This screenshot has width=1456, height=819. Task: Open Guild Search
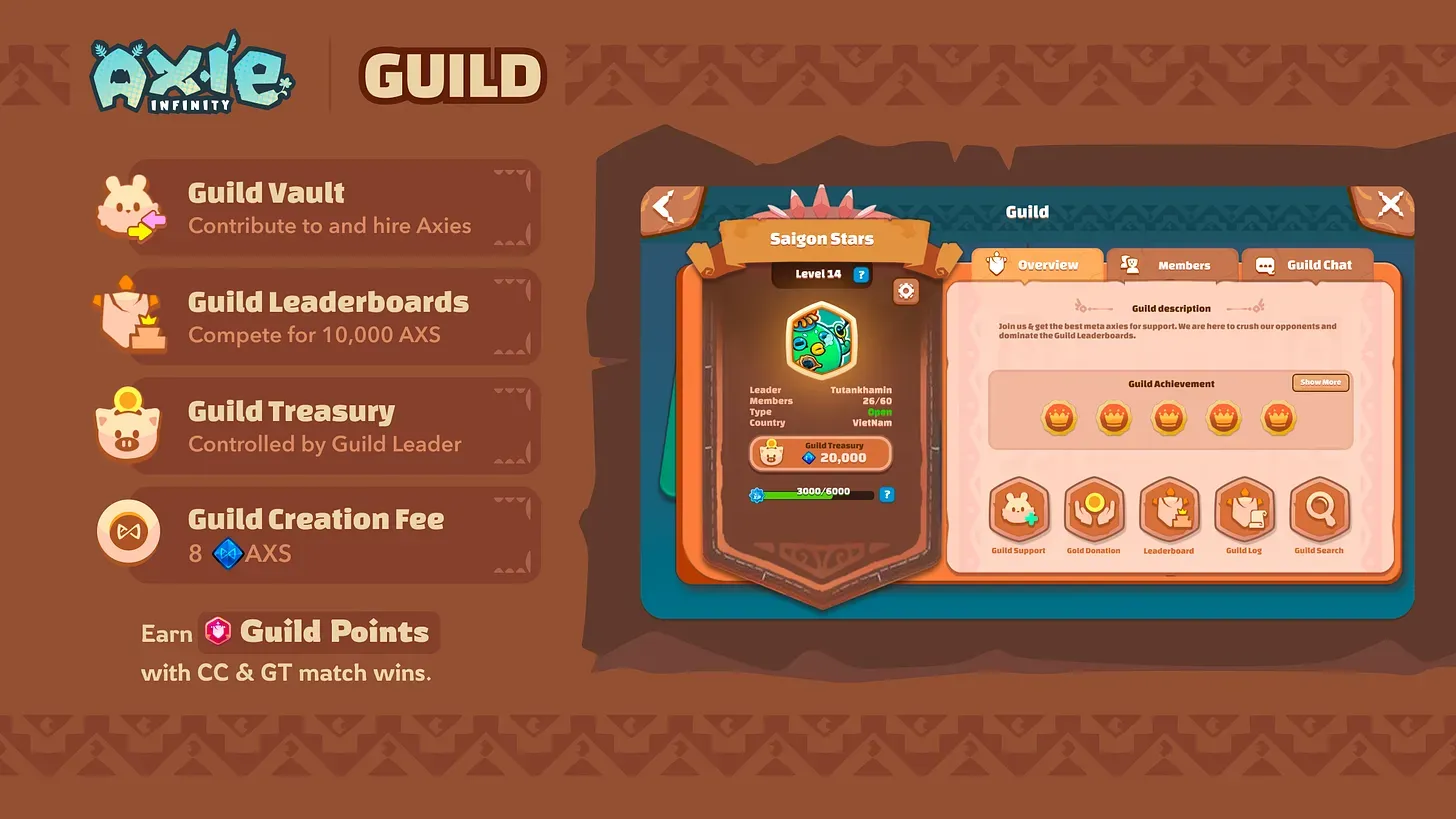[1319, 510]
